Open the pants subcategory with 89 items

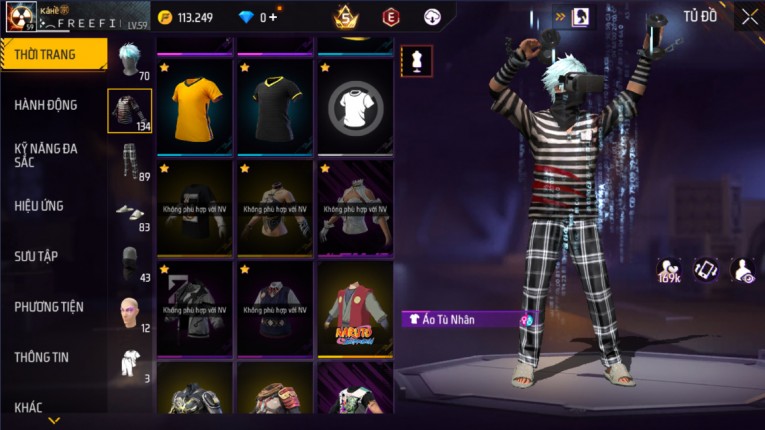[129, 160]
